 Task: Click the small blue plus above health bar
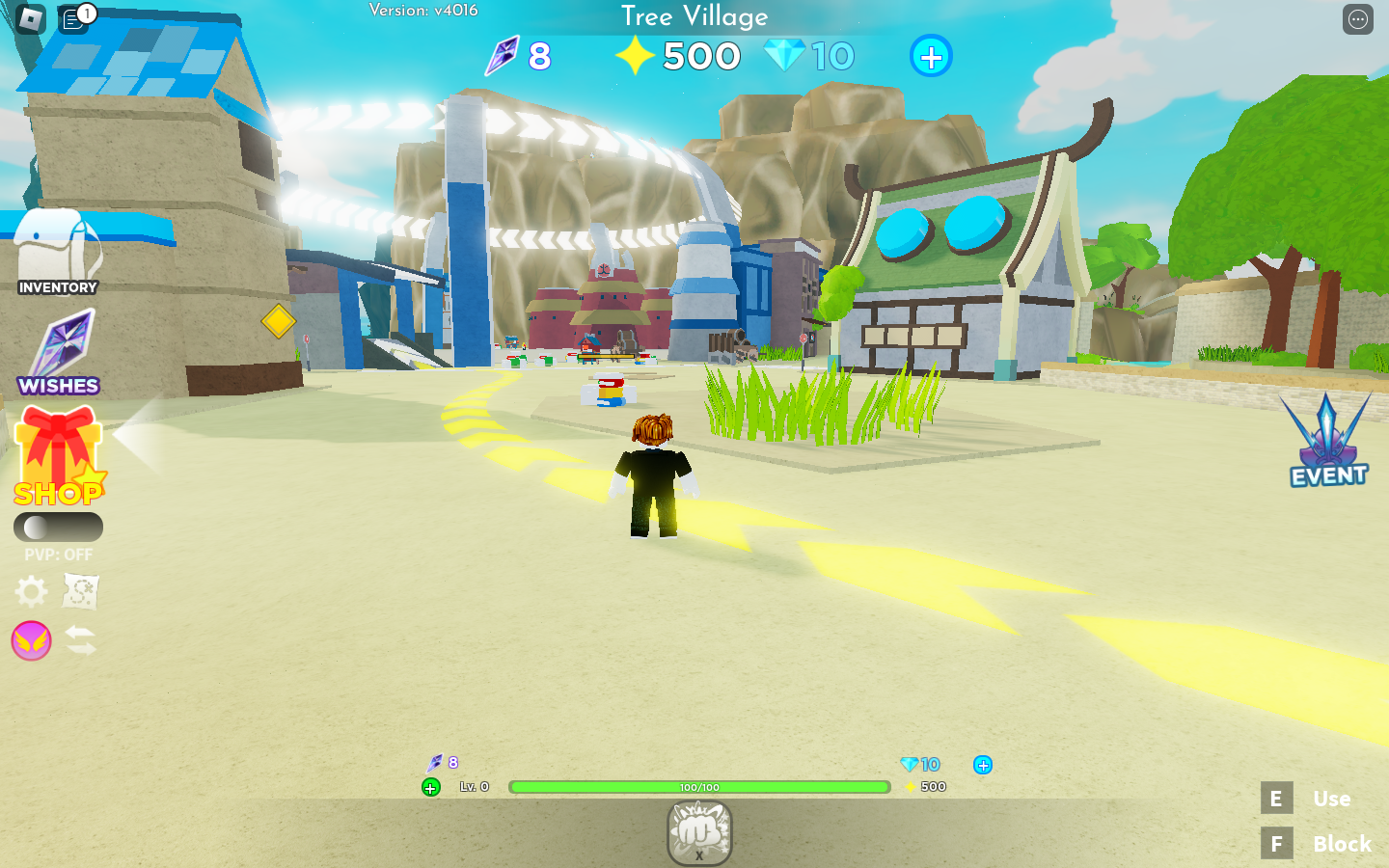click(x=983, y=765)
